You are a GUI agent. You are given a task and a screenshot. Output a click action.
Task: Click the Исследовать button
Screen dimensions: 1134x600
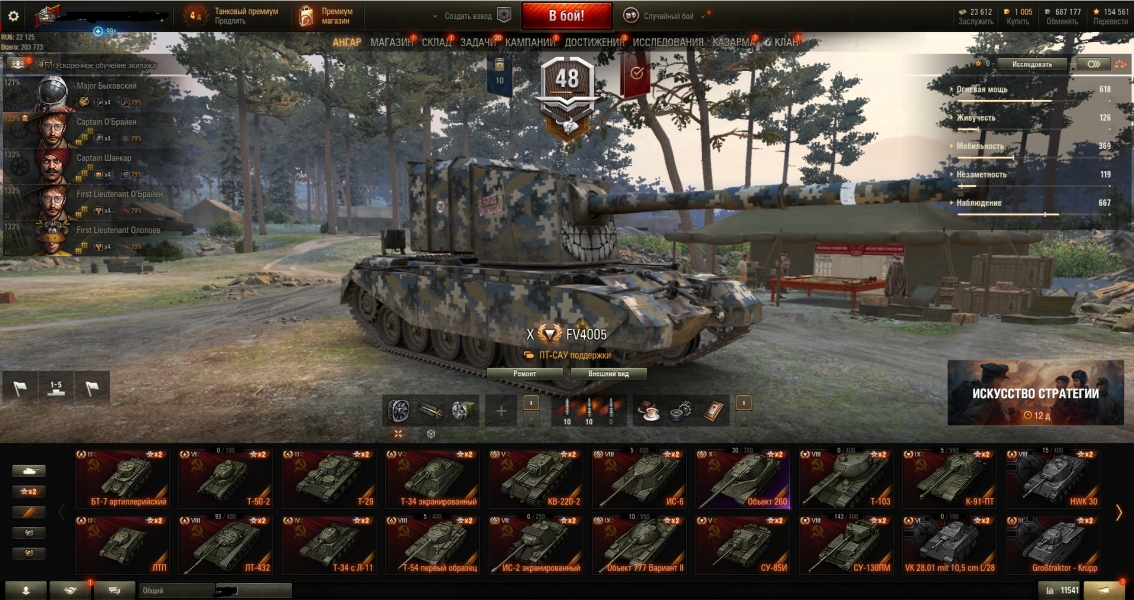point(1032,64)
